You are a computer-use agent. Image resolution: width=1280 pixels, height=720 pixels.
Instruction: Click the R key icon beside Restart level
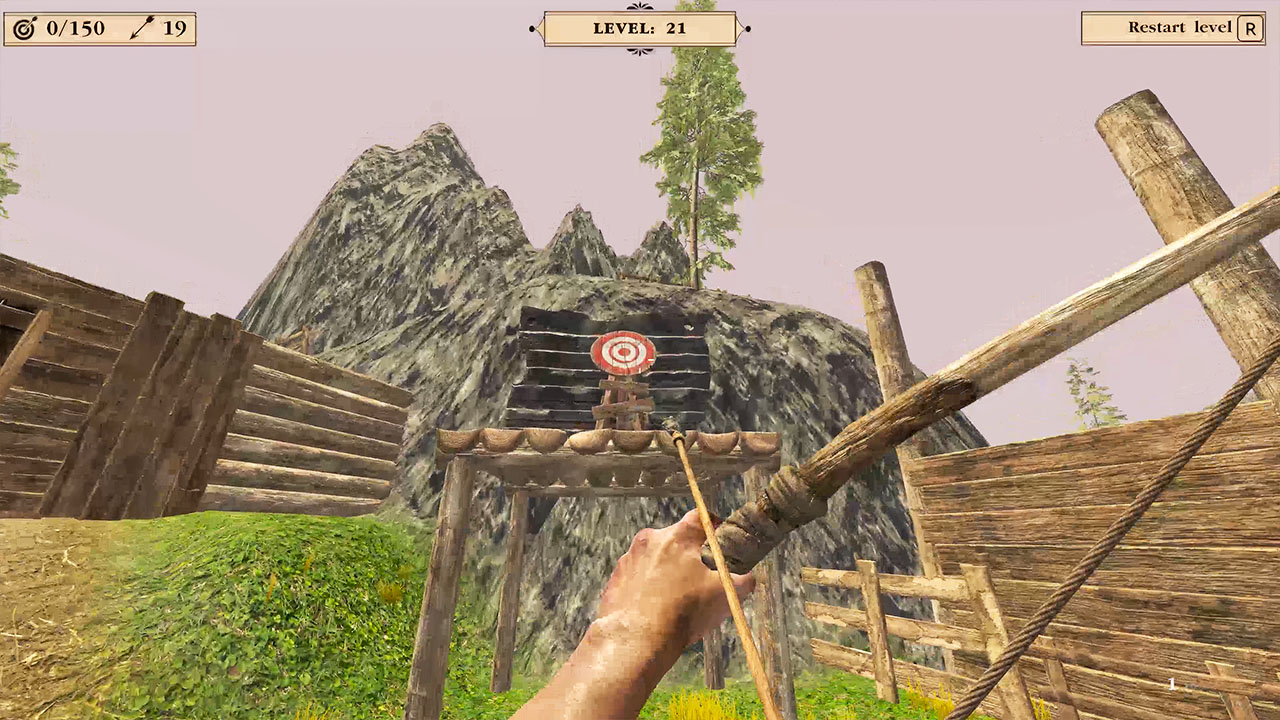point(1250,28)
